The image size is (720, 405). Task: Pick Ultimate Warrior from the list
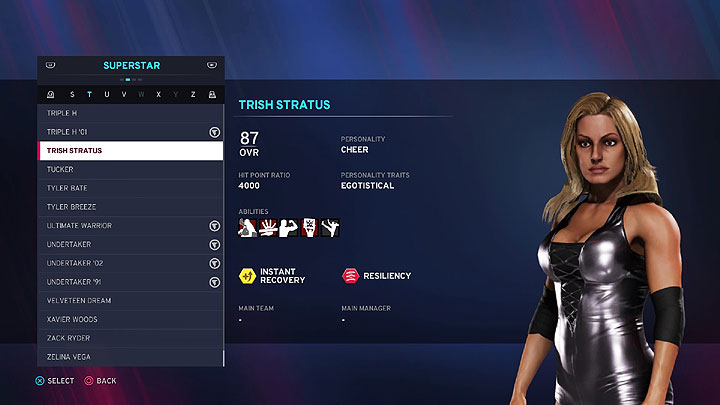(130, 225)
